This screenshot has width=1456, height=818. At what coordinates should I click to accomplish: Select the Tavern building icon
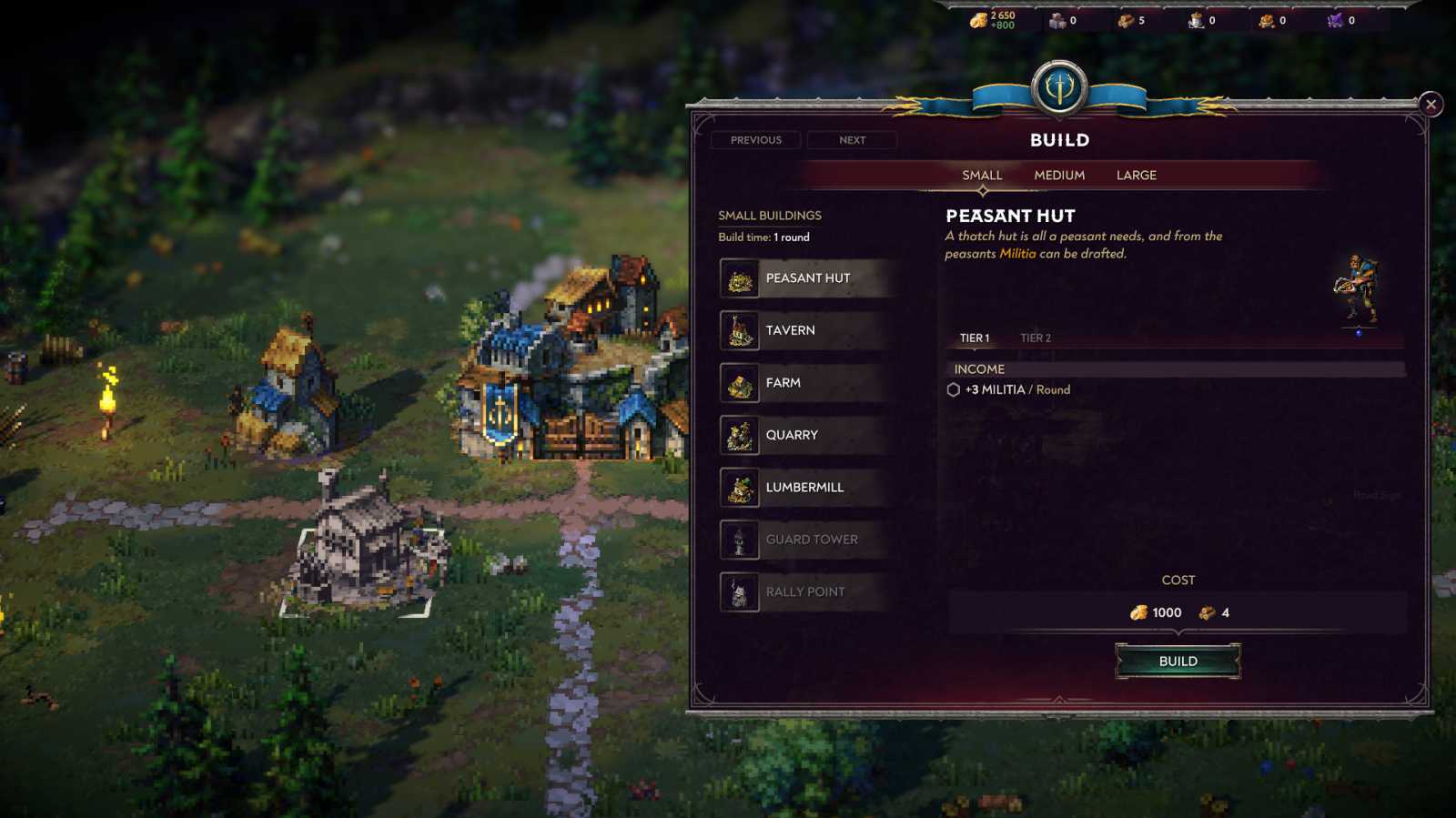741,330
